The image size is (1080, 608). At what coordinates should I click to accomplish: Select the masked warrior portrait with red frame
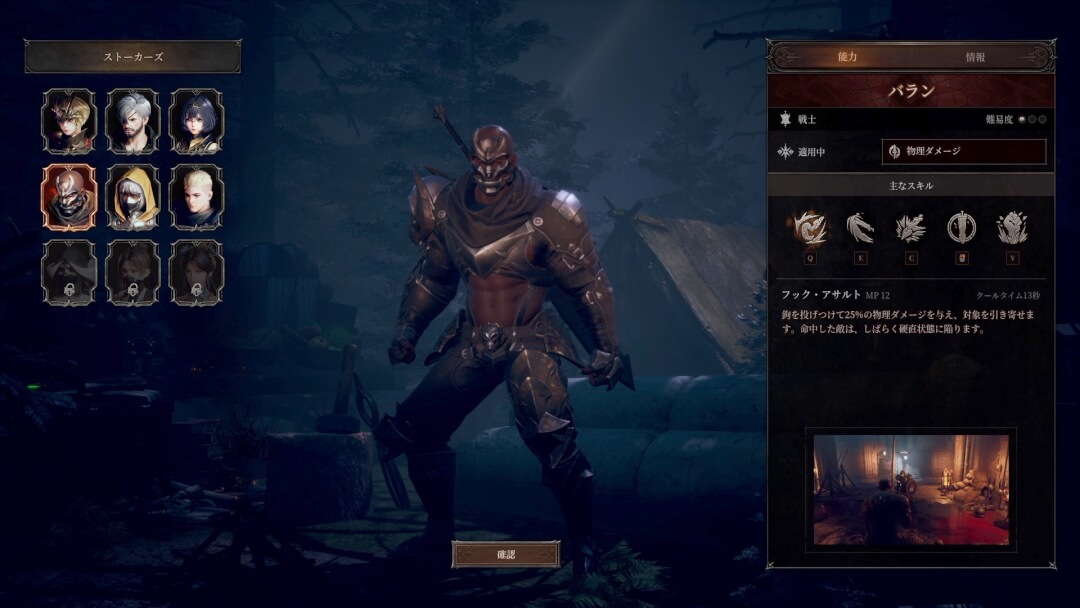click(69, 197)
